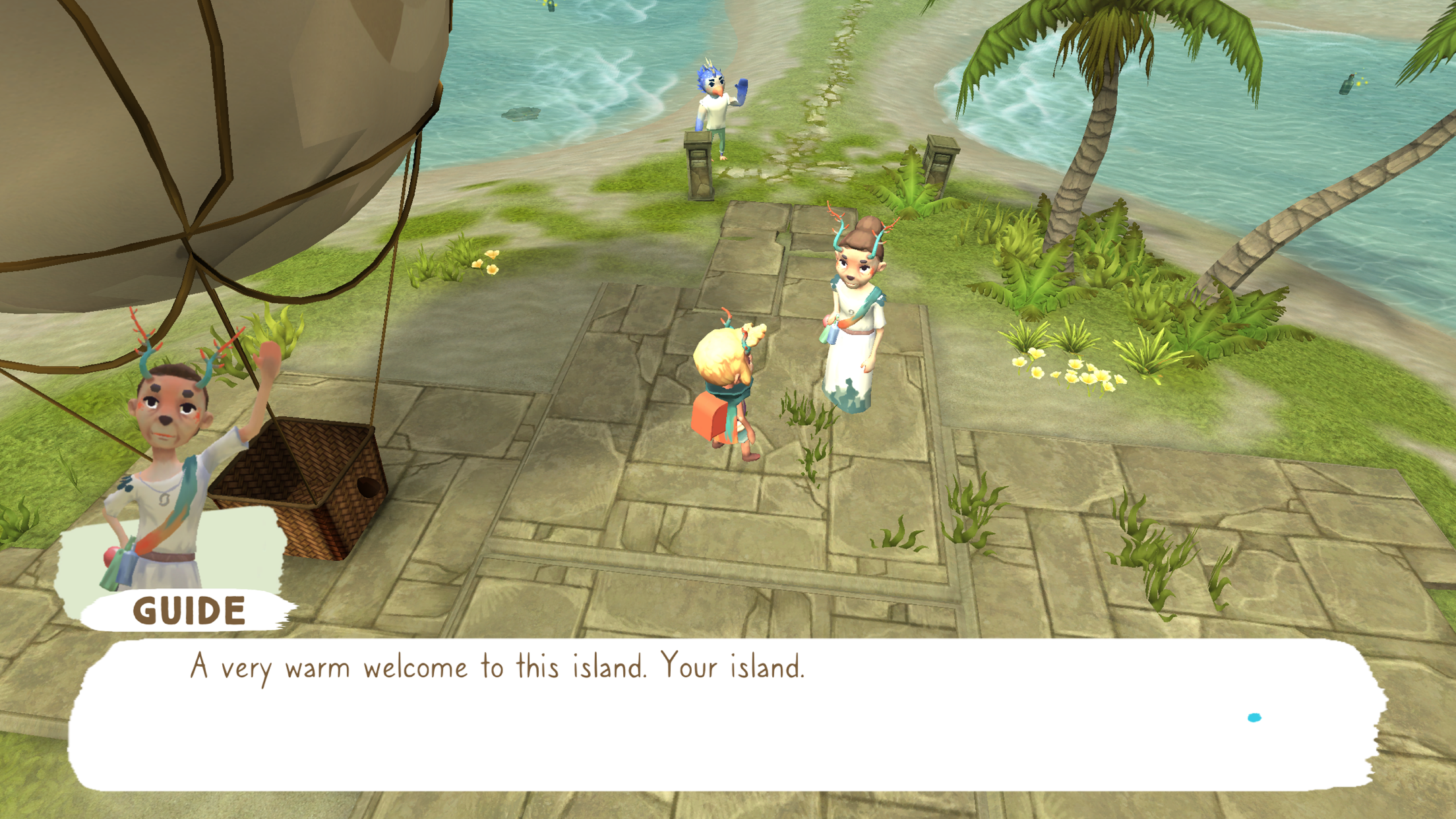
Task: Click the stone pillar near the palm trees
Action: [x=940, y=165]
